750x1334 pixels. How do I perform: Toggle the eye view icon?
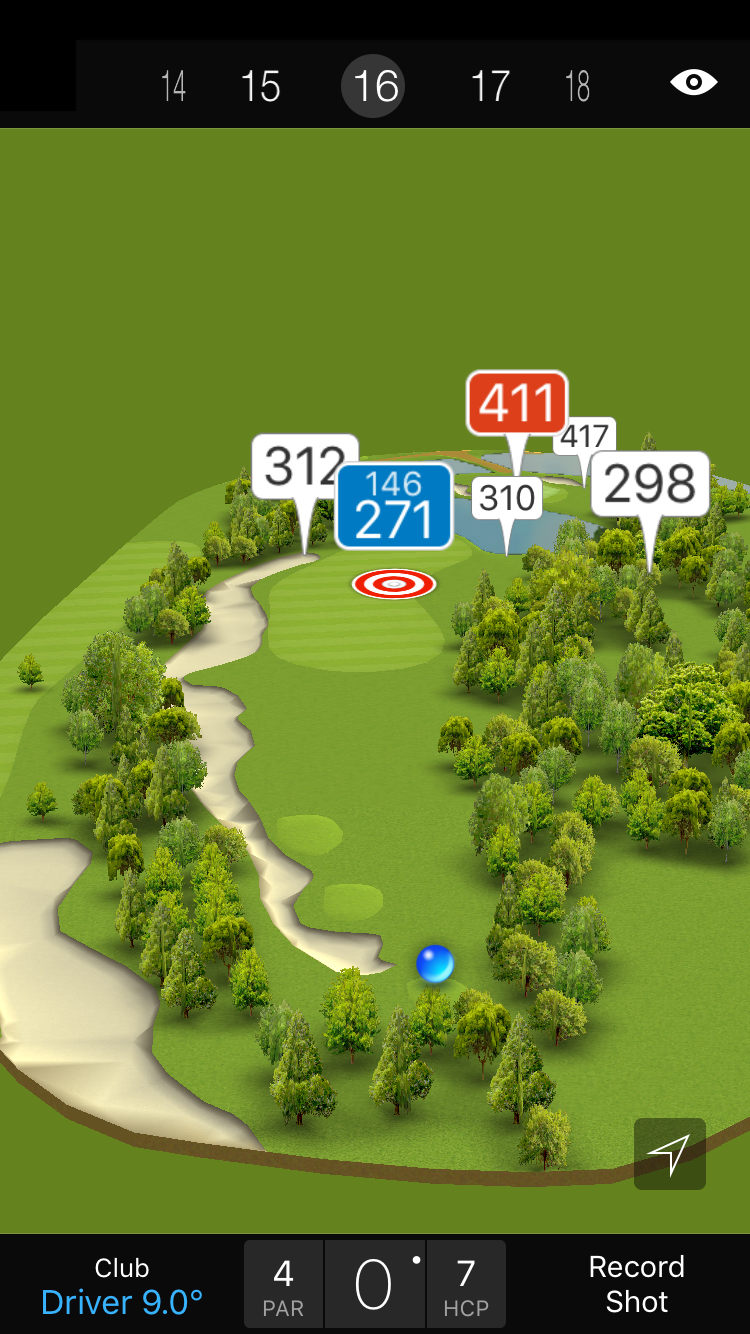coord(693,82)
